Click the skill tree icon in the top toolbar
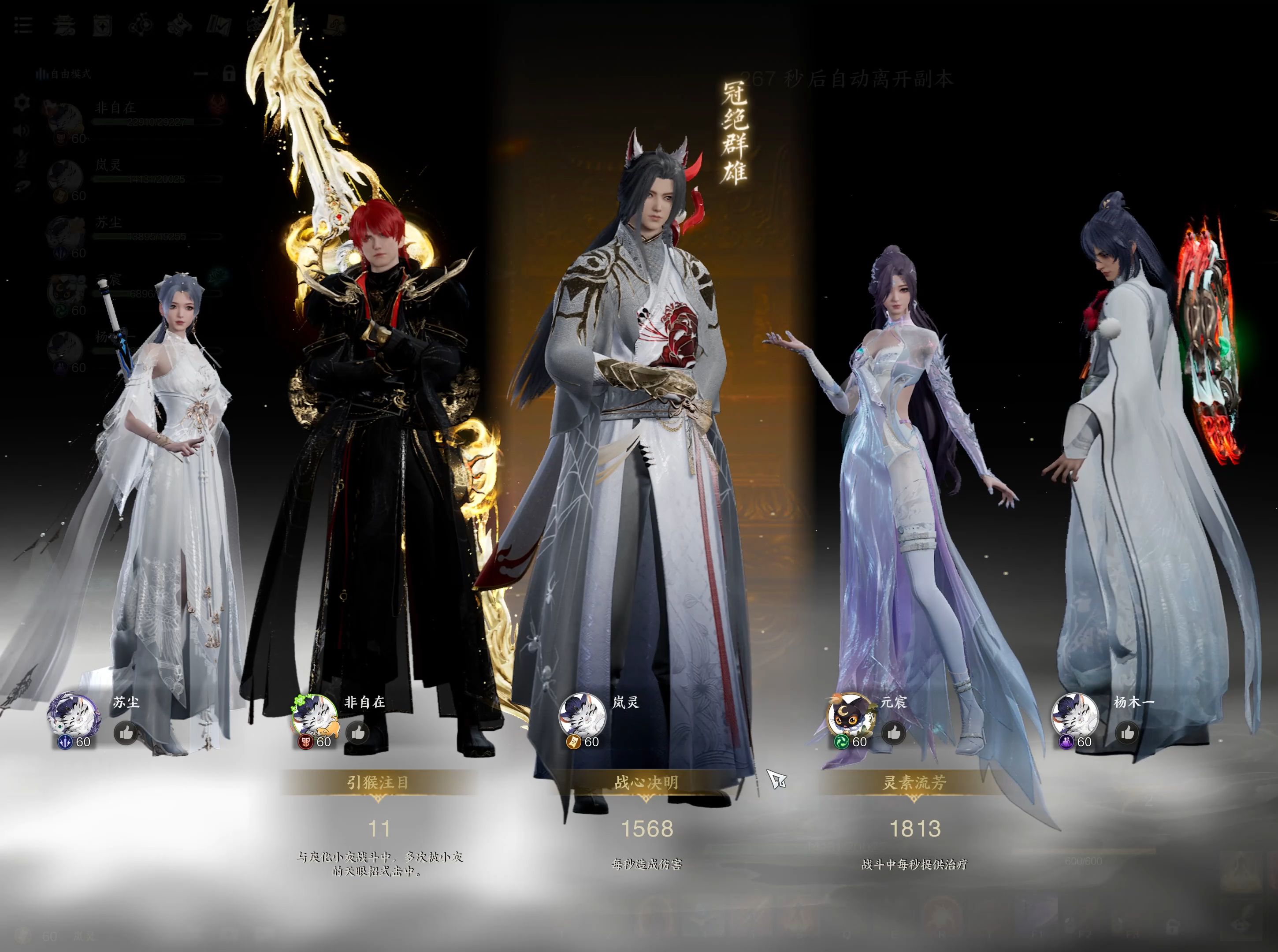Screen dimensions: 1278x952 142,24
